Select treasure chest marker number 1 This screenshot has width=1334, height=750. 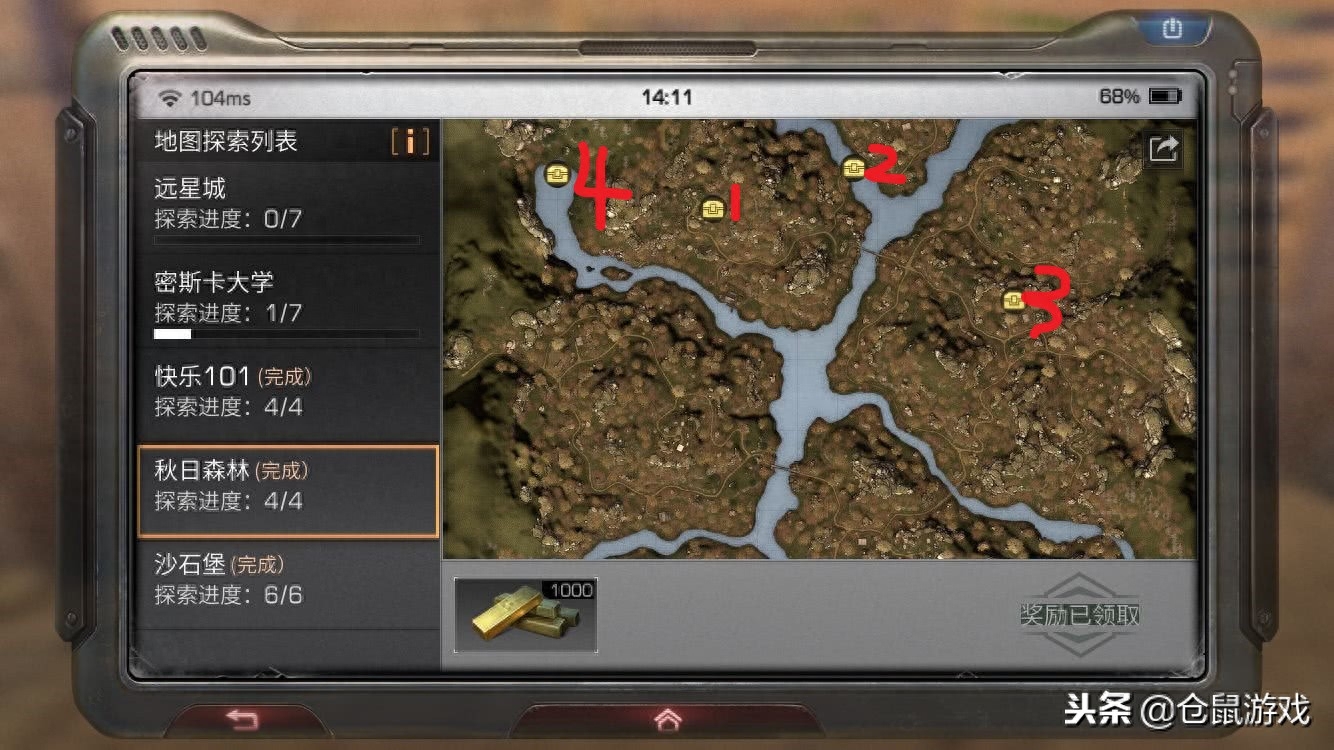point(712,208)
